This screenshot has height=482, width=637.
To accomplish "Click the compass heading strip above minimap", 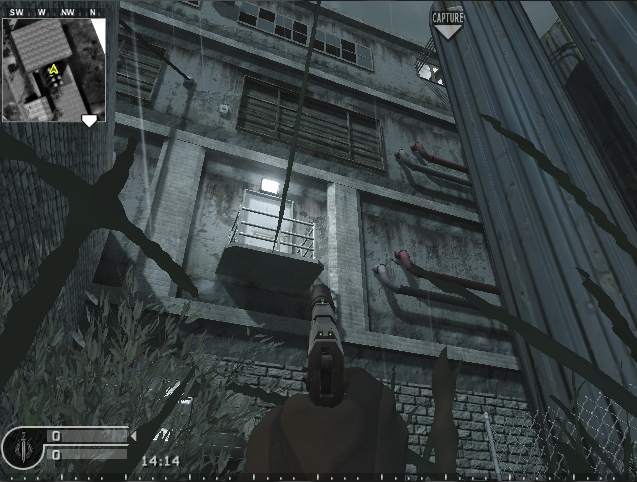I will pos(53,12).
